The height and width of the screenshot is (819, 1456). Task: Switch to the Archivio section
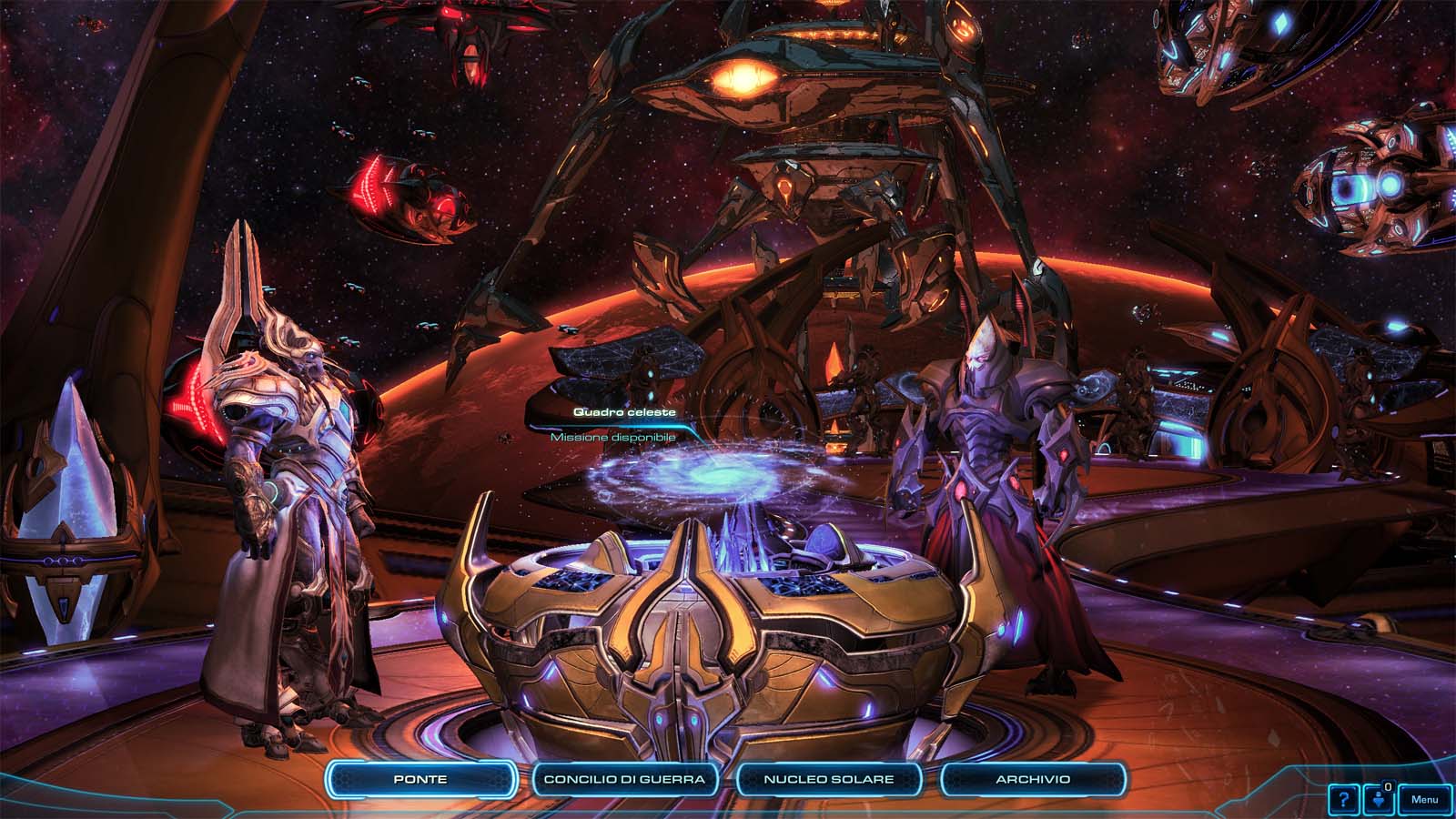[1033, 779]
